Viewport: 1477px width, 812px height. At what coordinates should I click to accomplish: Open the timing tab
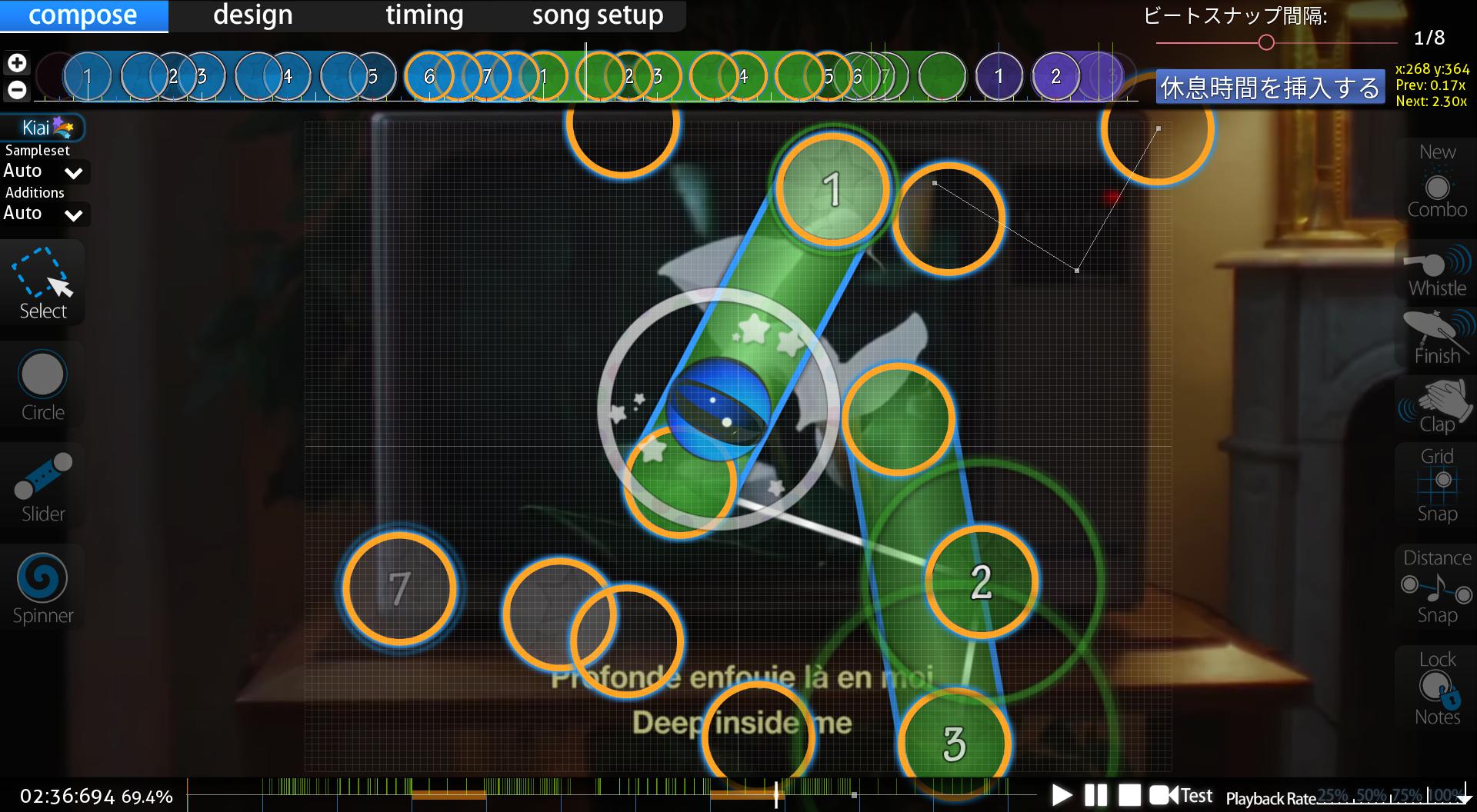tap(424, 15)
